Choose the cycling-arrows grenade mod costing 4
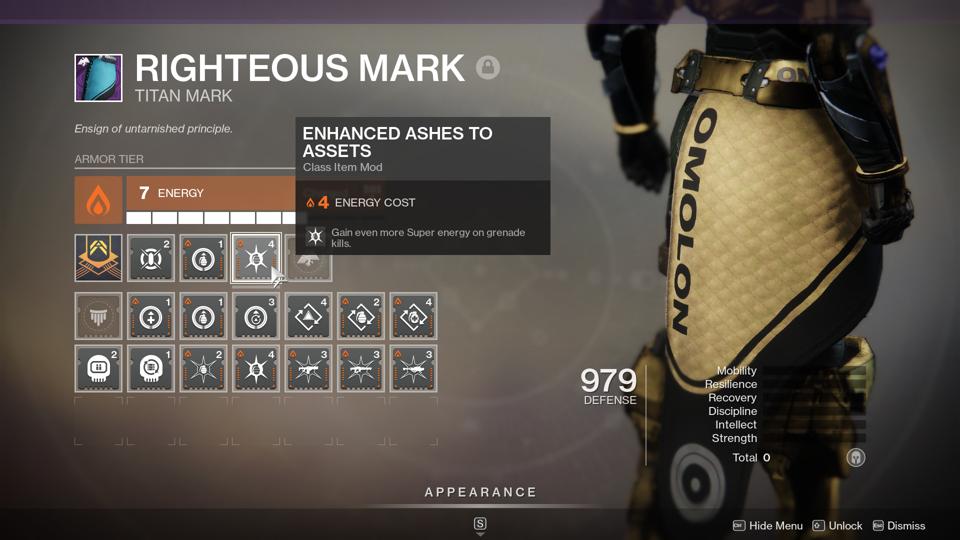This screenshot has width=960, height=540. tap(412, 317)
